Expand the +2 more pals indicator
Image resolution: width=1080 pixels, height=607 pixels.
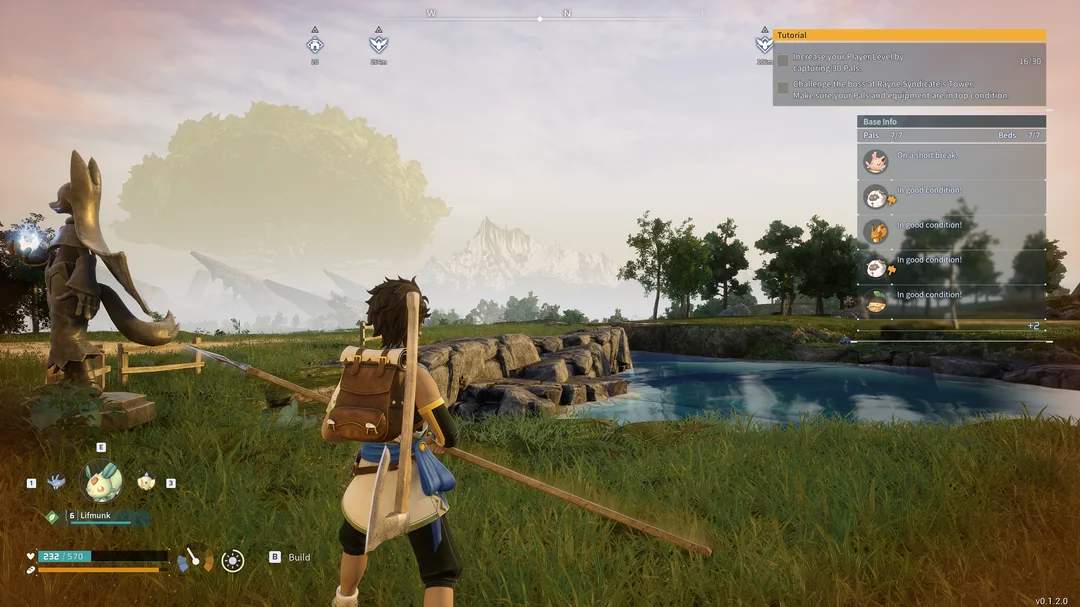[1033, 326]
